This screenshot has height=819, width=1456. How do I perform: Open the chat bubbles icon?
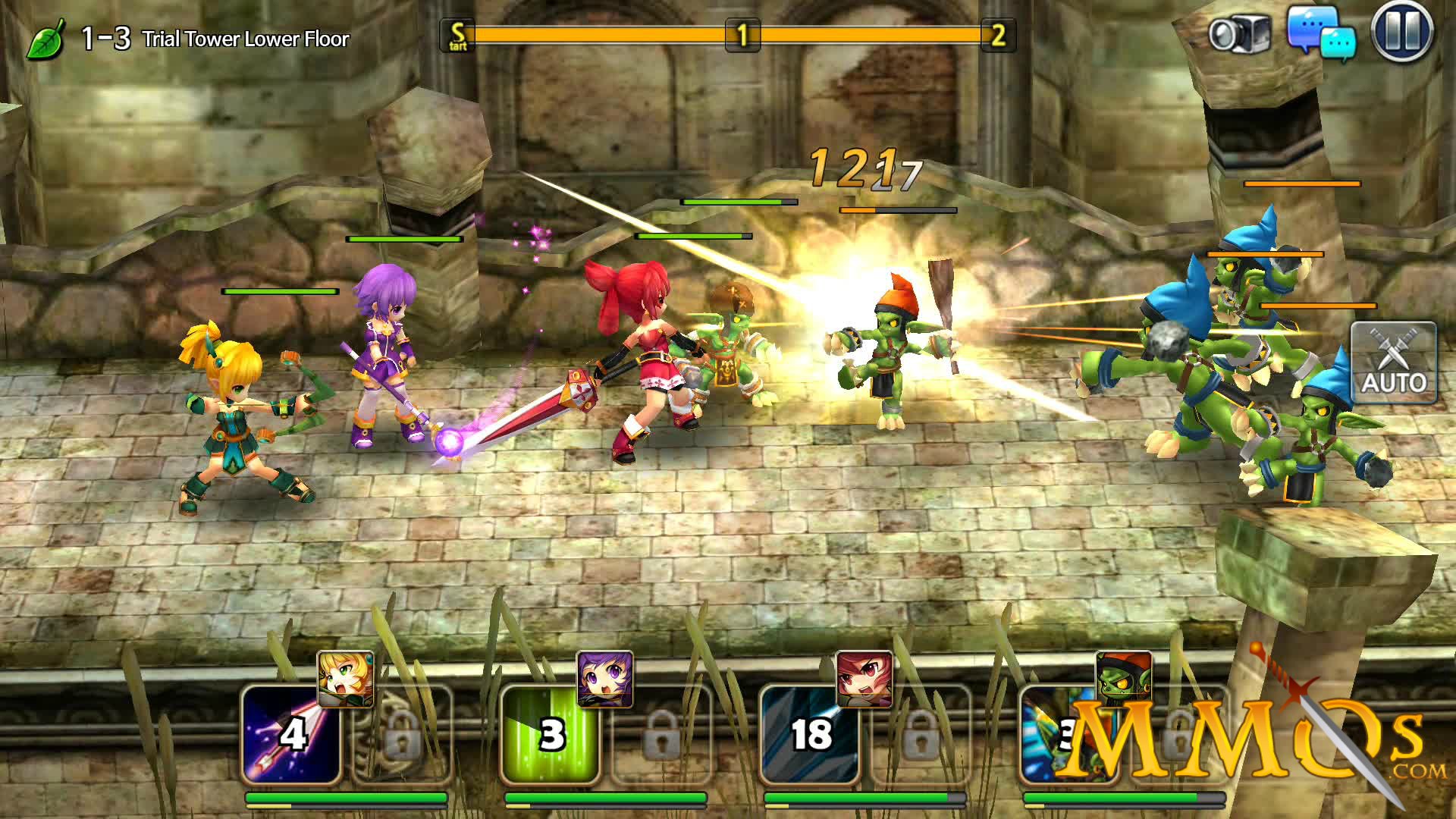click(1321, 34)
